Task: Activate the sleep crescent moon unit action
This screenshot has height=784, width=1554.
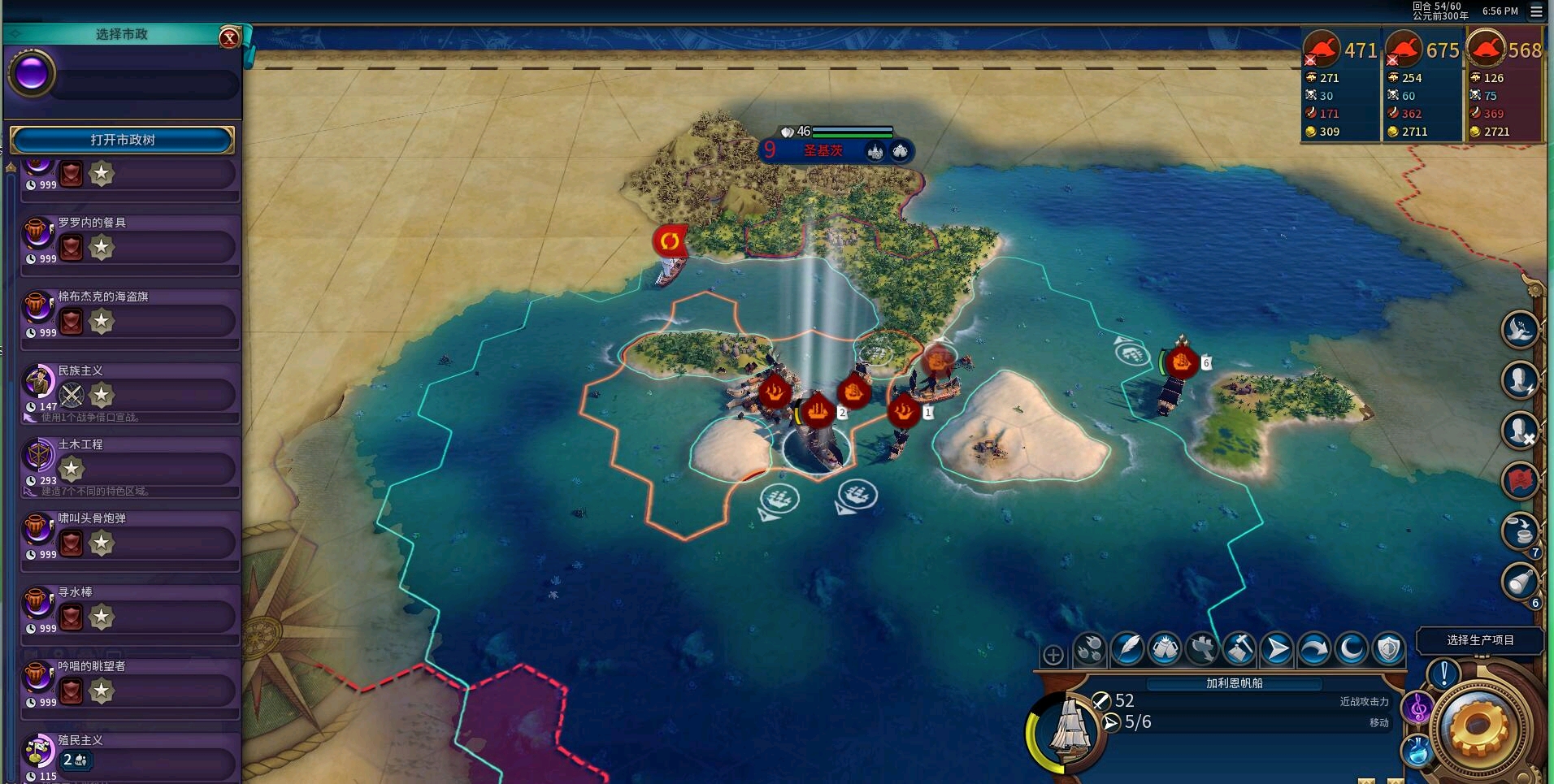Action: click(x=1351, y=649)
